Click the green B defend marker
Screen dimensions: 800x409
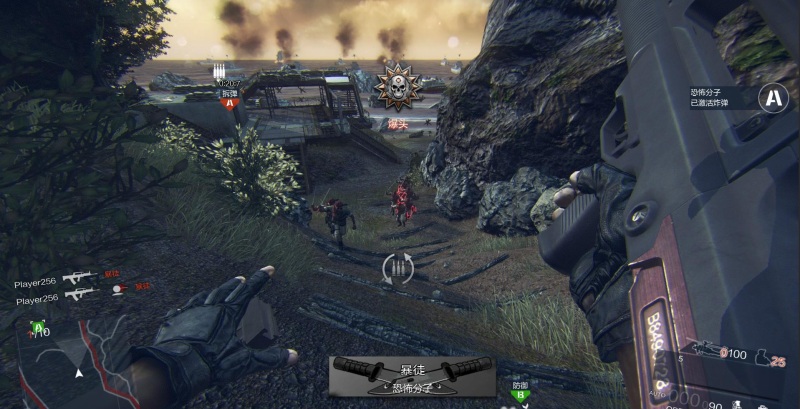[520, 395]
